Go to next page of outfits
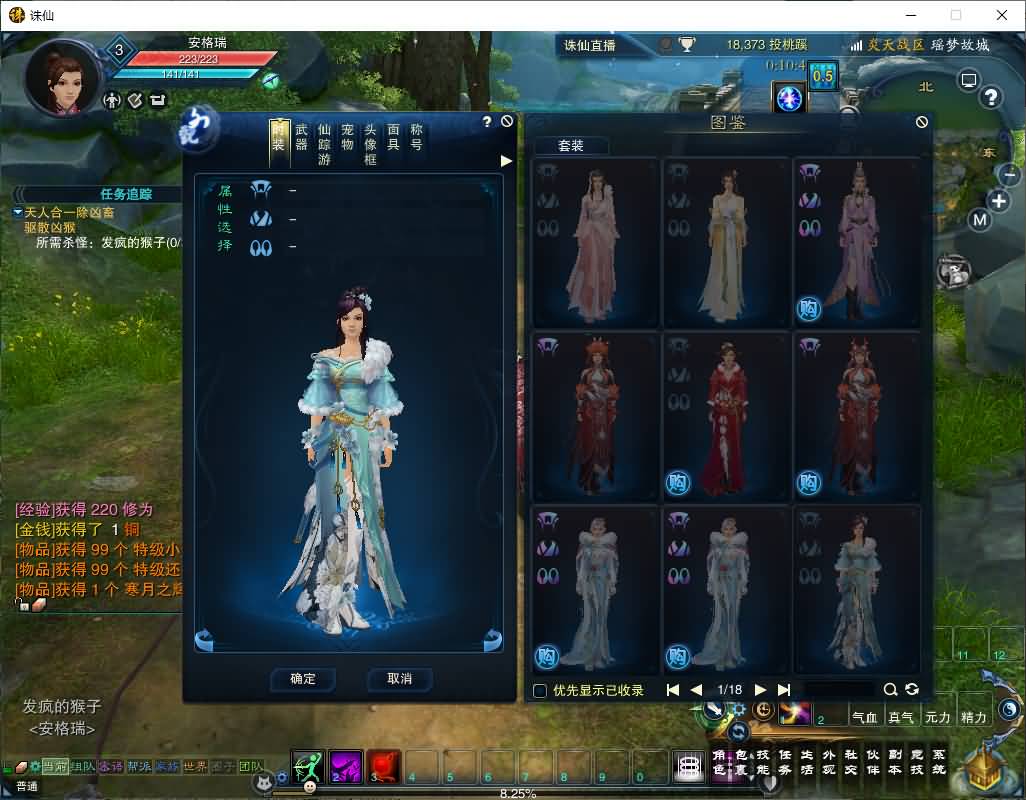 pyautogui.click(x=760, y=690)
